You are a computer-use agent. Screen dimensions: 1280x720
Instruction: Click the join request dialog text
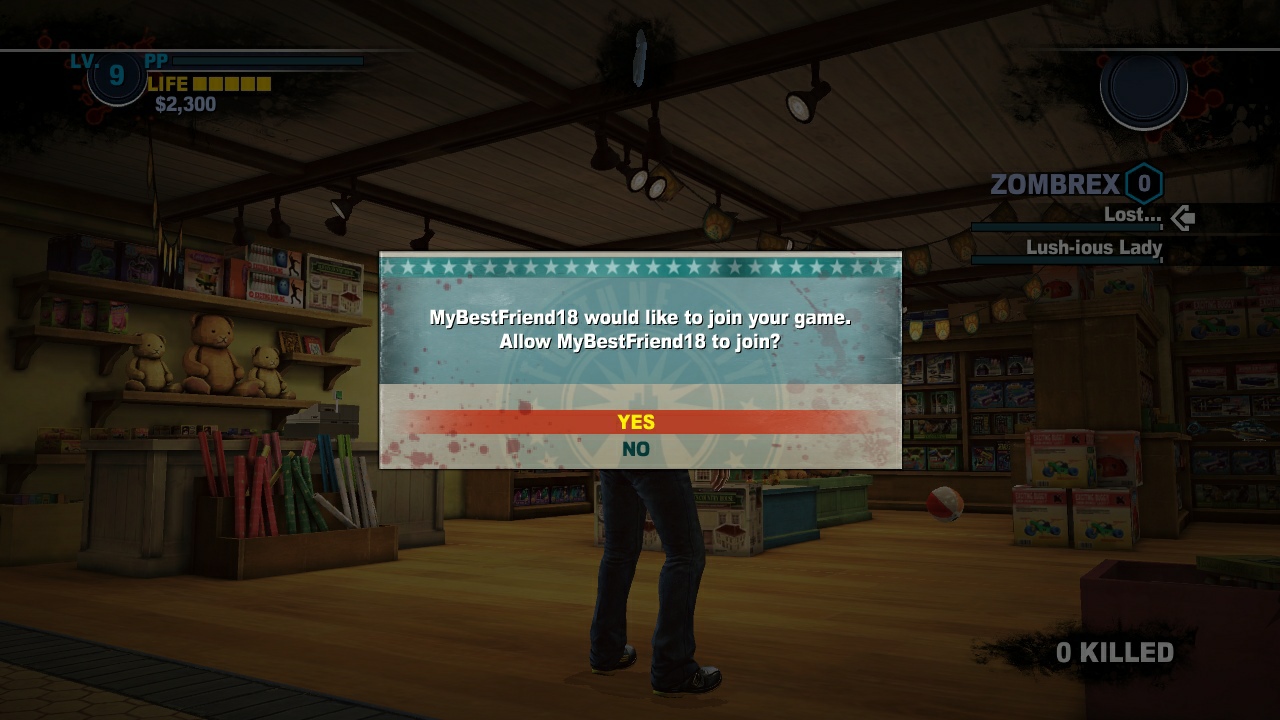coord(640,328)
